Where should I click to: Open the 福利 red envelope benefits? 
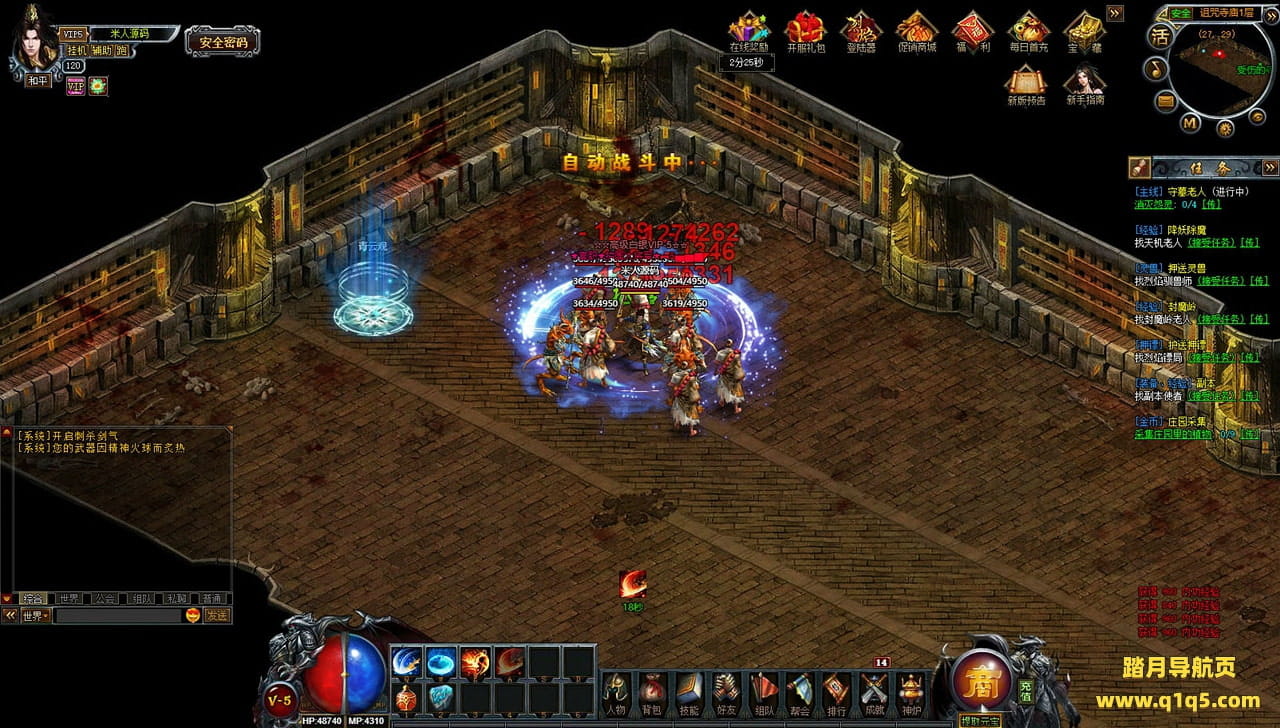click(x=972, y=31)
